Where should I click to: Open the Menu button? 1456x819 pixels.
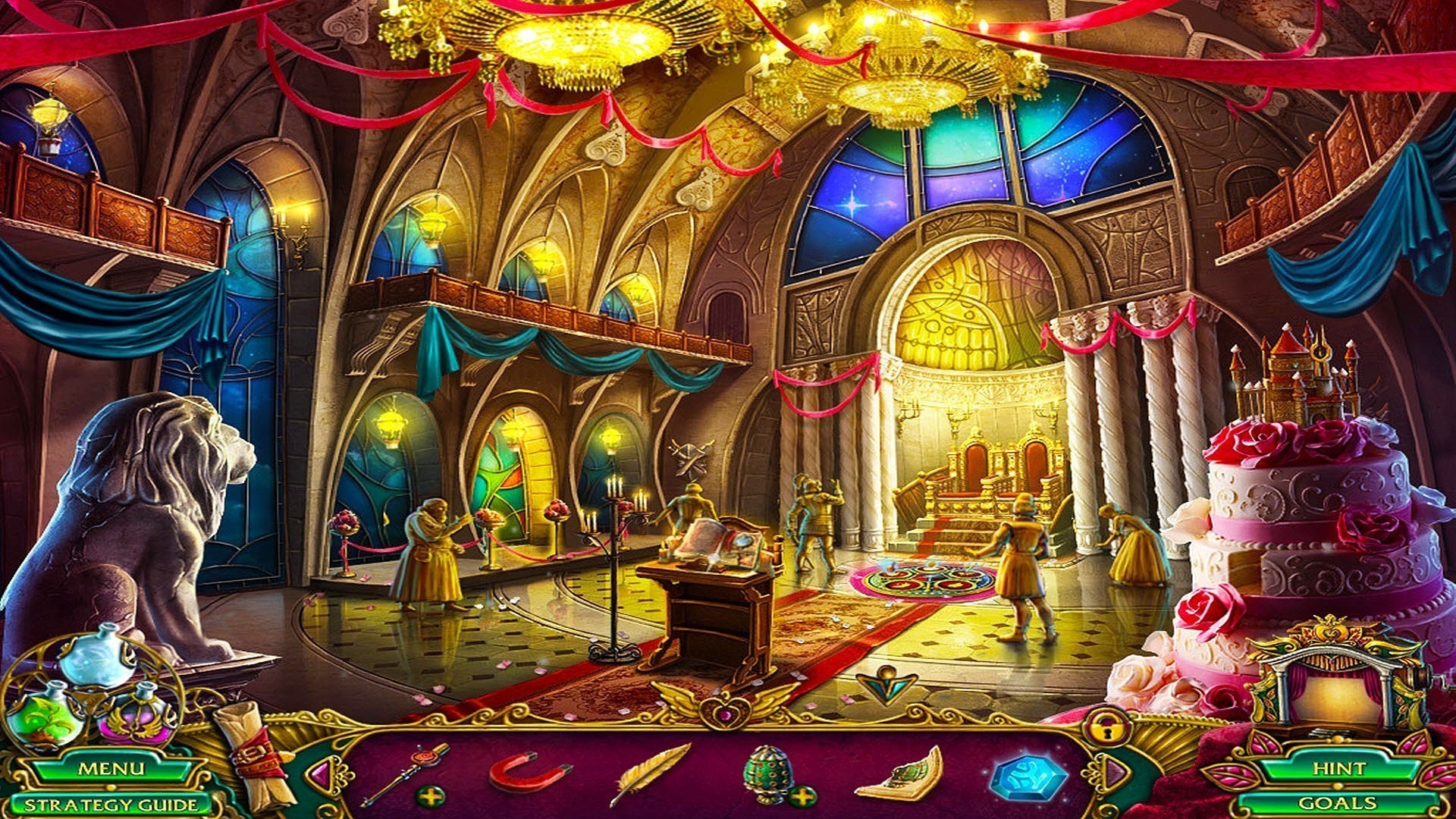click(111, 768)
